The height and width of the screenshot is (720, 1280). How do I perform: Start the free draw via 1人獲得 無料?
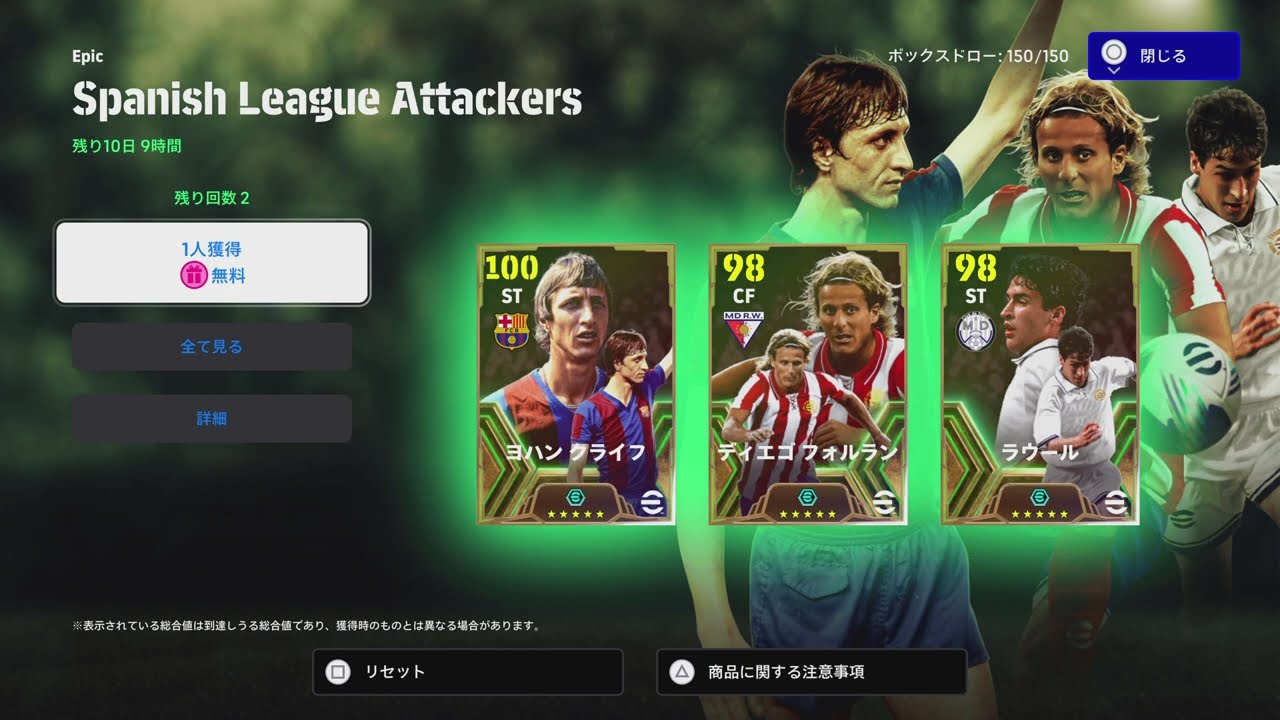(211, 262)
